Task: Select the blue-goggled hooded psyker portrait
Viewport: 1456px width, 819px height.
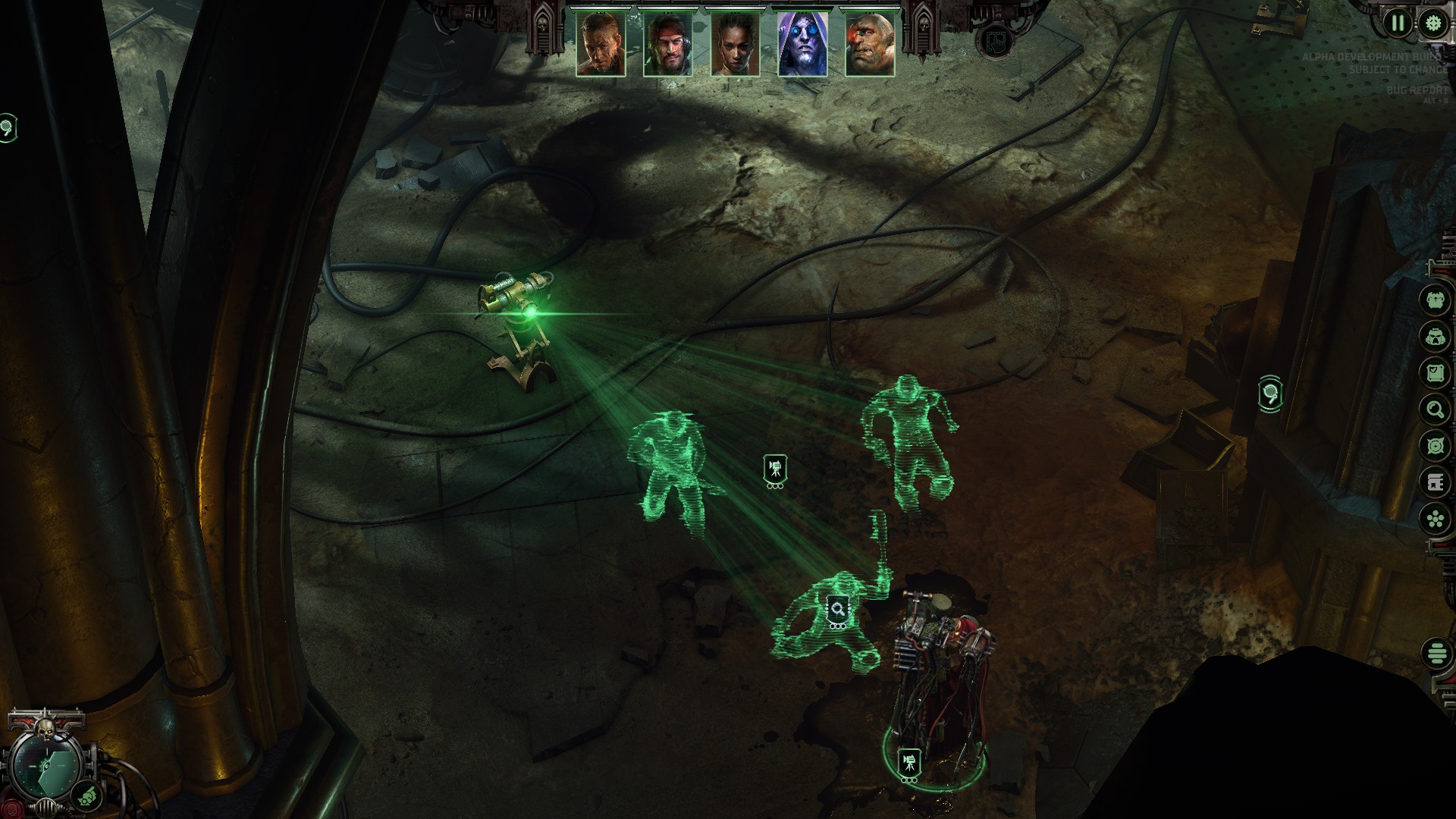Action: 802,44
